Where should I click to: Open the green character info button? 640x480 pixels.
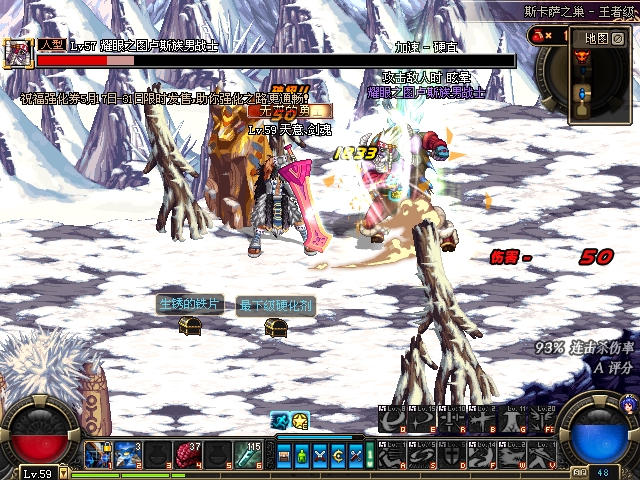[x=303, y=456]
